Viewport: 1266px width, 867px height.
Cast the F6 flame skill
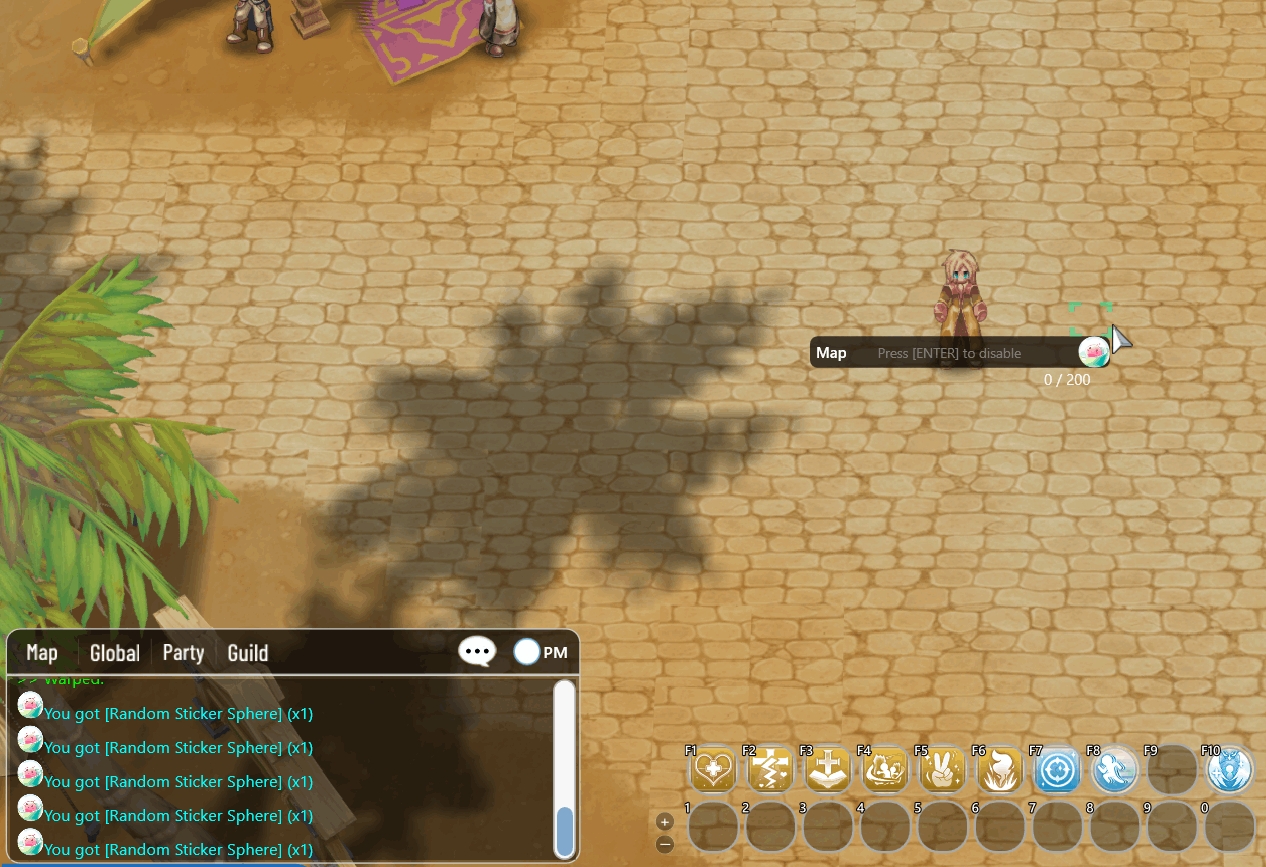click(x=1000, y=771)
